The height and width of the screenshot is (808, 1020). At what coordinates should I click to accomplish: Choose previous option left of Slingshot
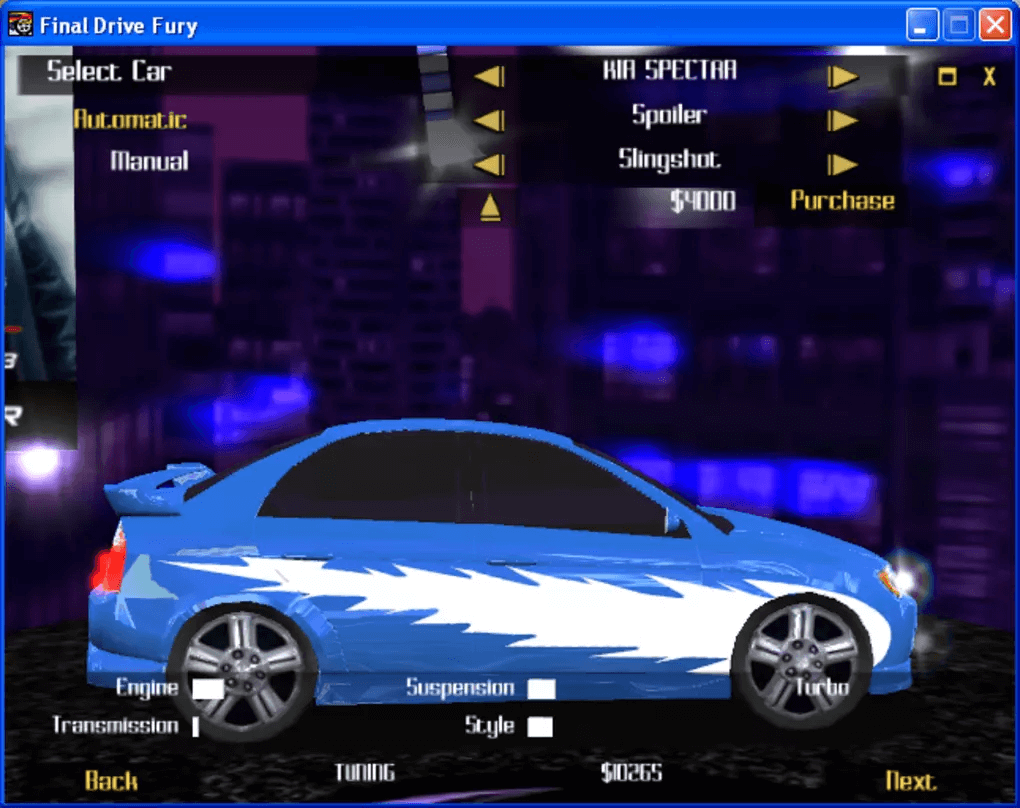tap(489, 164)
